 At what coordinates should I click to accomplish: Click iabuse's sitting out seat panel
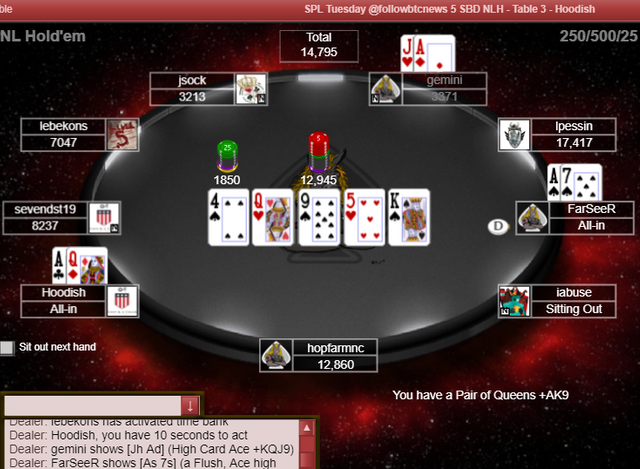(558, 301)
